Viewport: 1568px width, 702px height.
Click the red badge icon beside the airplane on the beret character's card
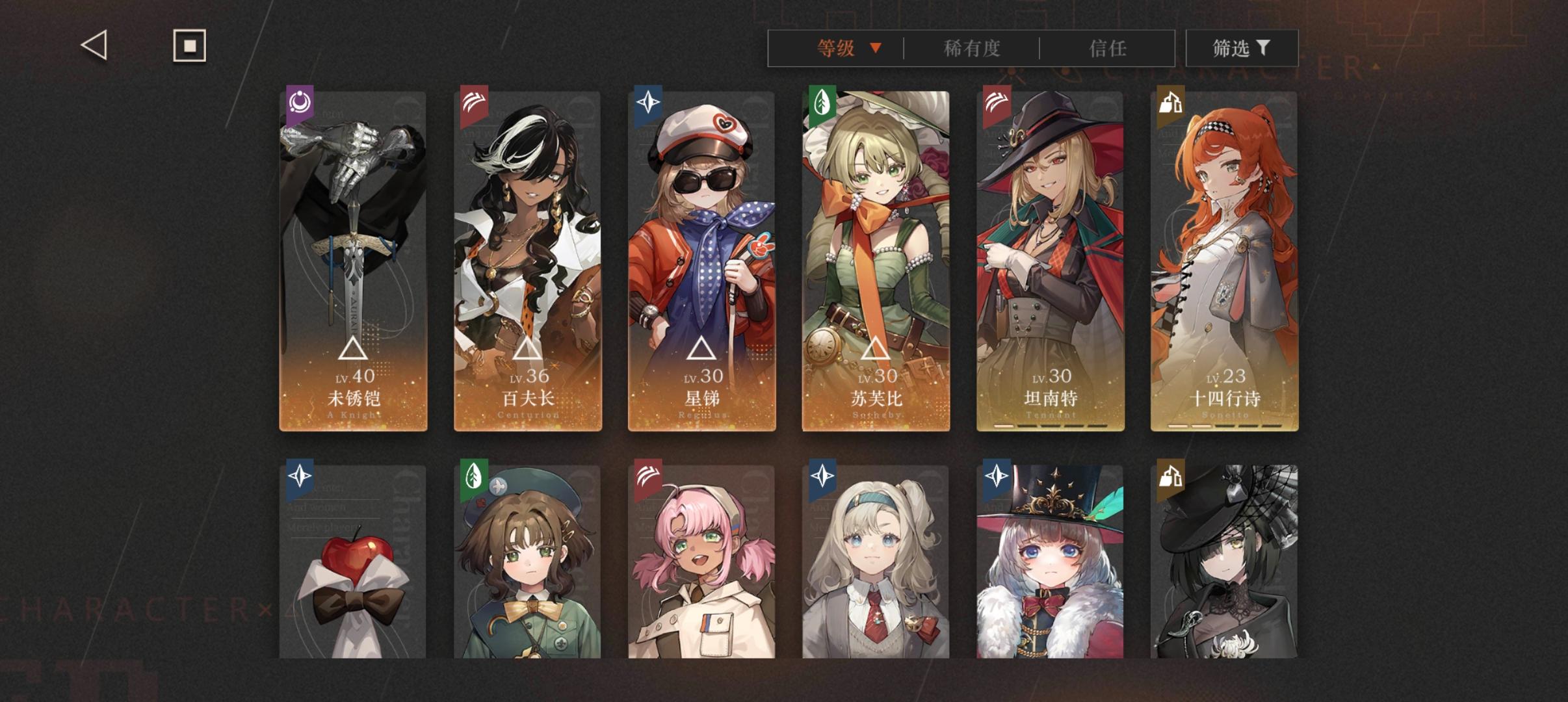pyautogui.click(x=481, y=503)
